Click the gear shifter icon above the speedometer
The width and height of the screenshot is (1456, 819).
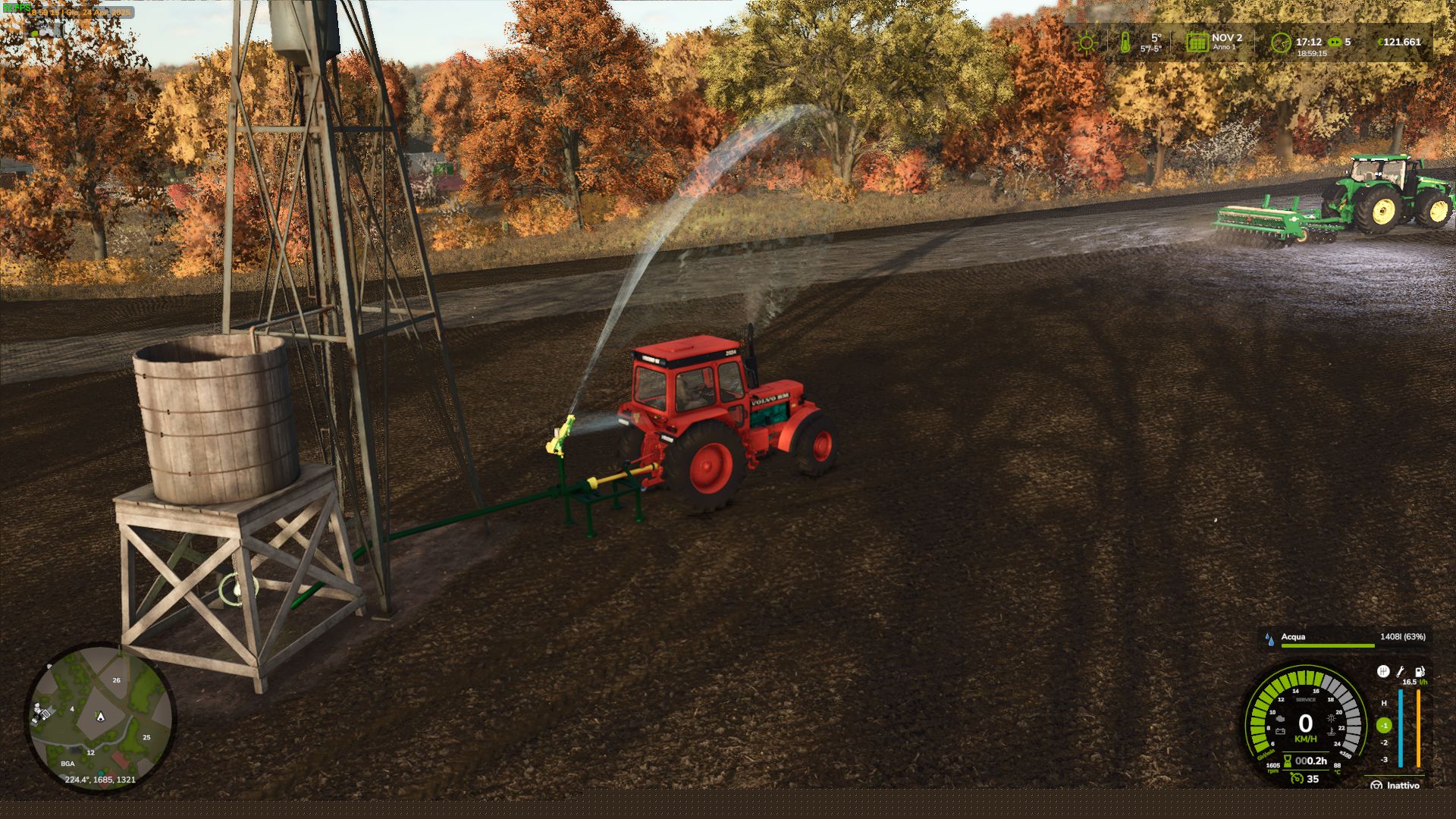coord(1383,671)
